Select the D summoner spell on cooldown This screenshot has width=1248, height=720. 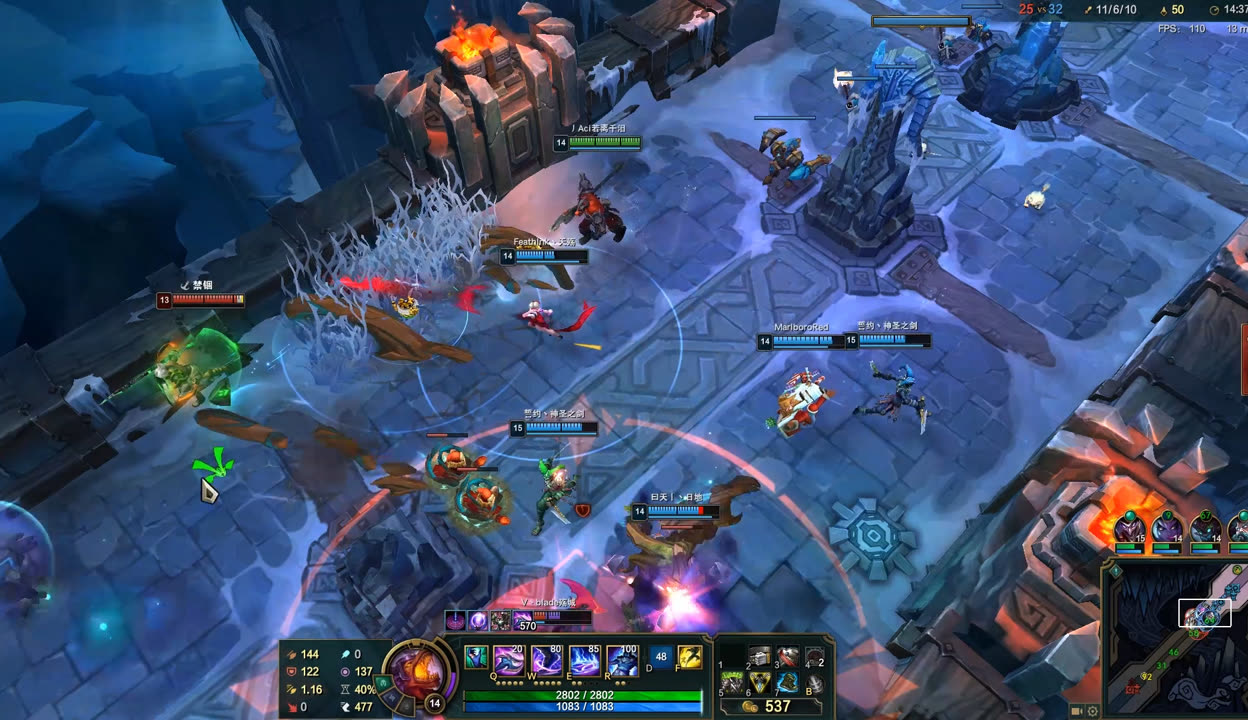click(660, 658)
